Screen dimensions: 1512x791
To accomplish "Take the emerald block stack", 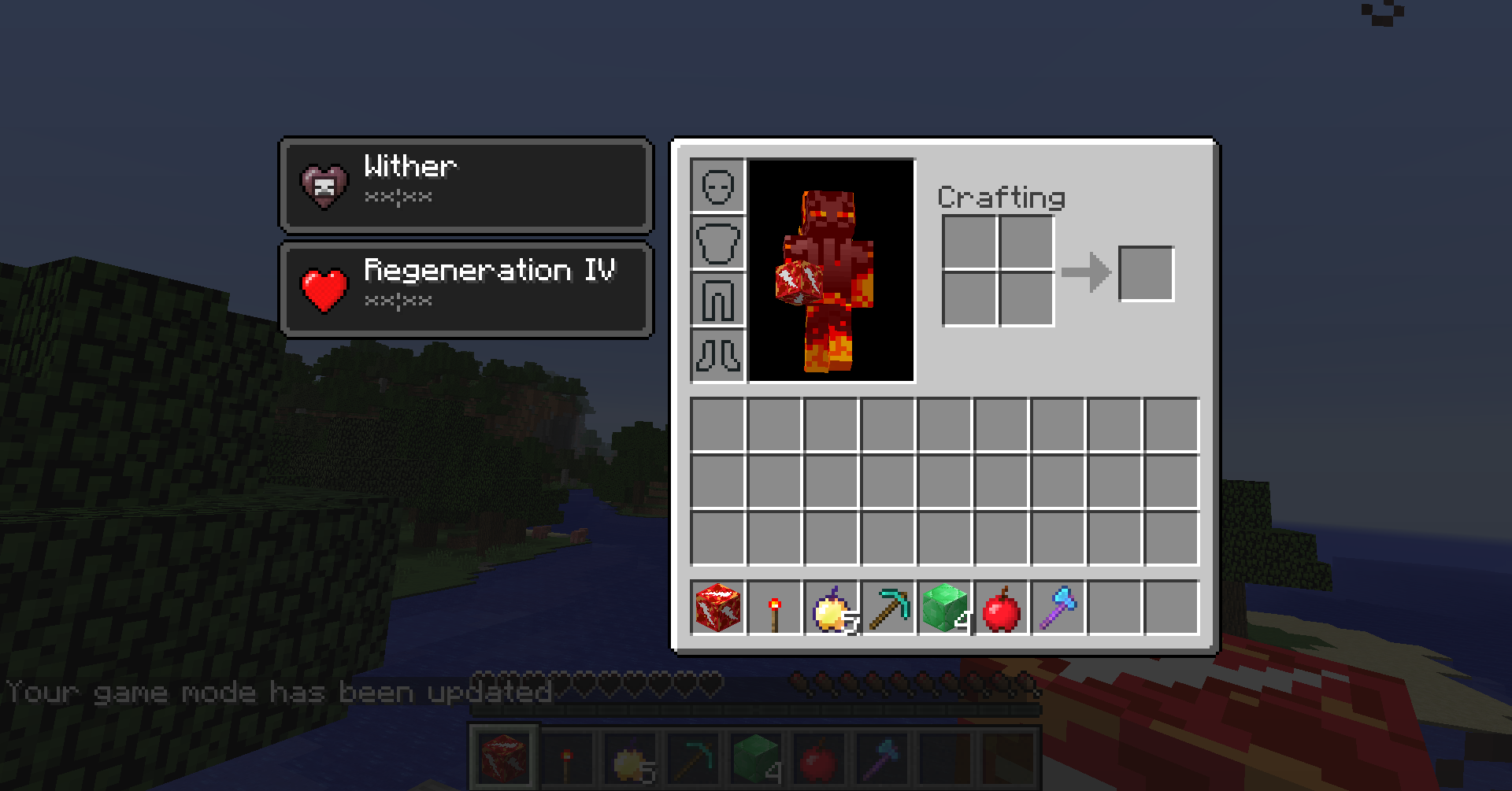I will point(944,608).
